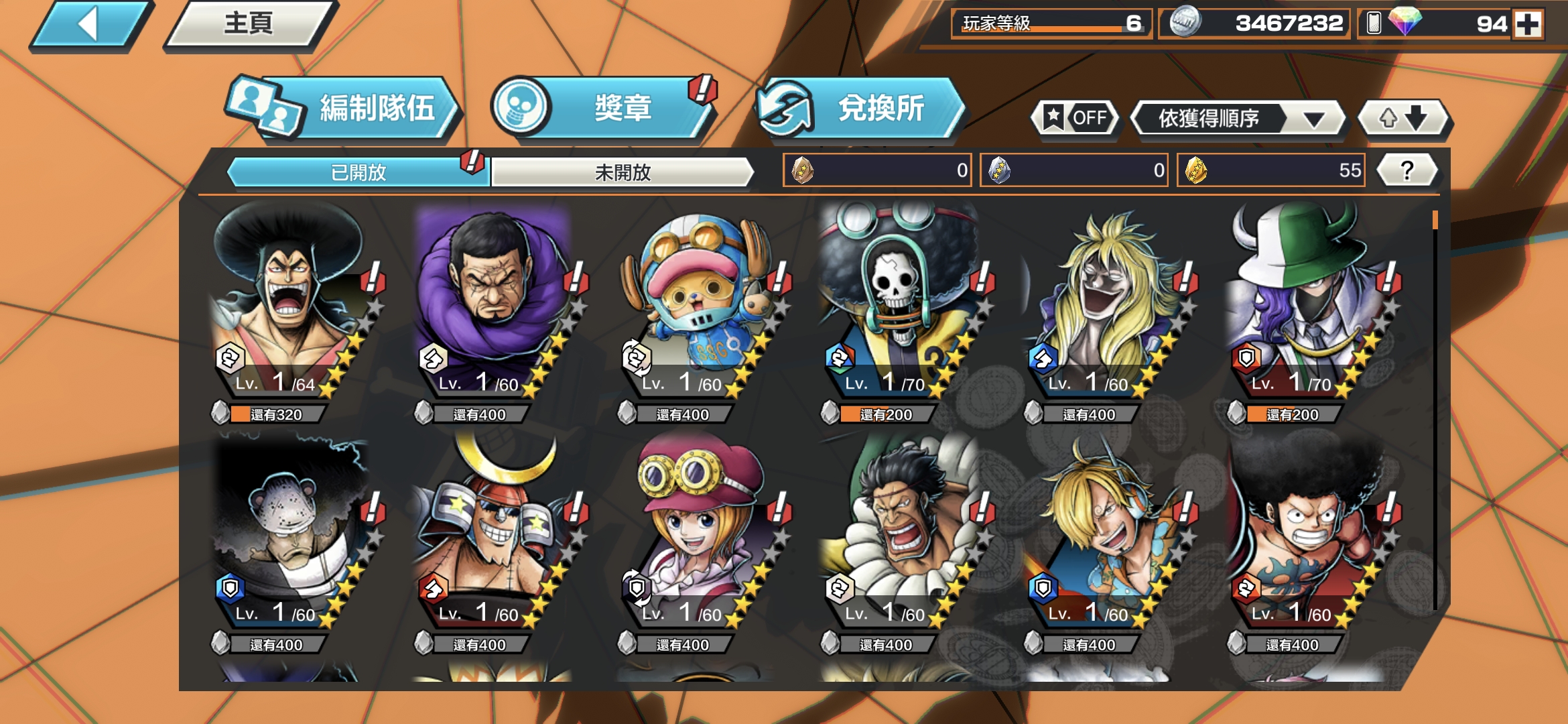Switch to the 已開放 unlocked tab
Screen dimensions: 1568x724
(x=358, y=172)
